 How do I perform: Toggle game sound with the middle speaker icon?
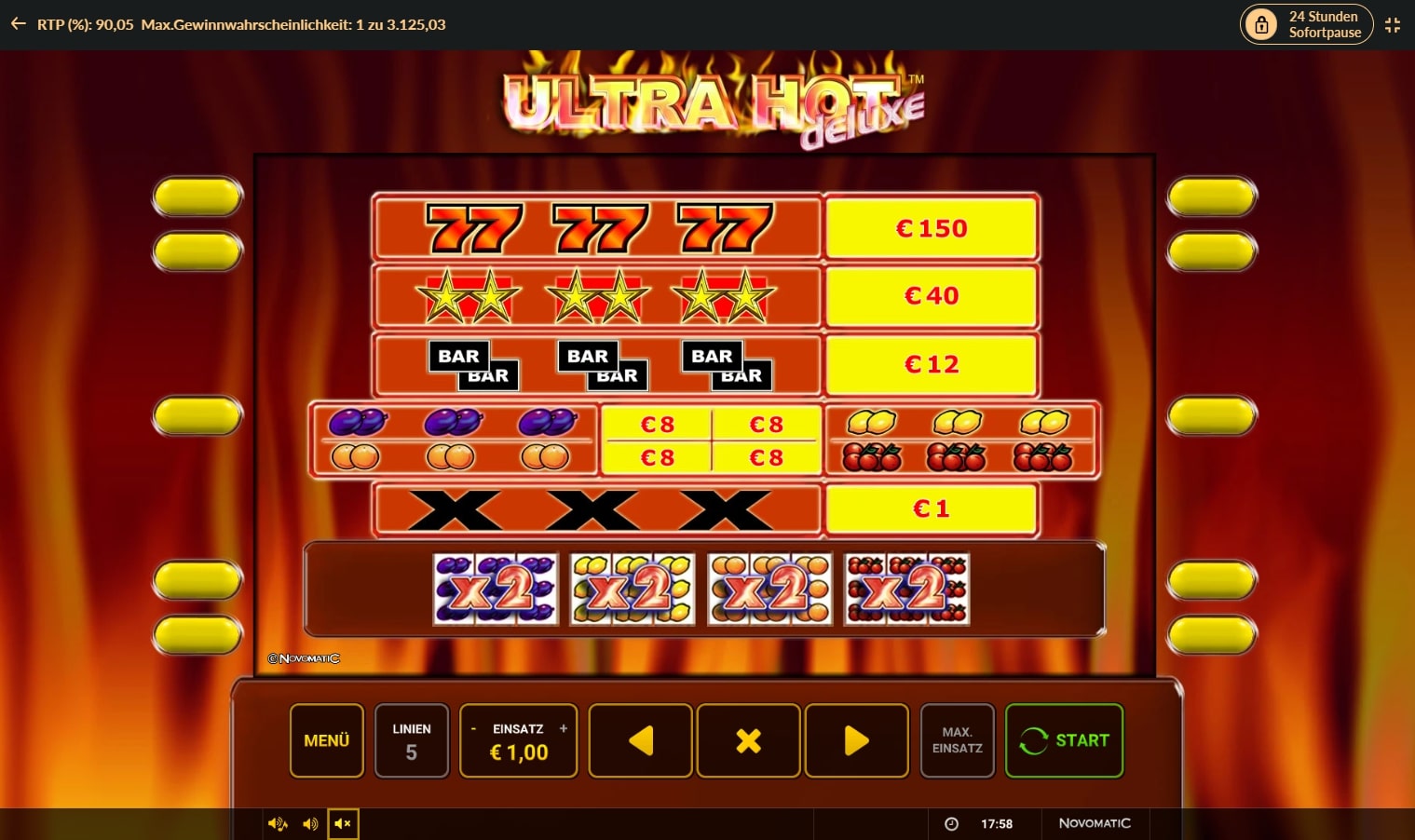[310, 823]
